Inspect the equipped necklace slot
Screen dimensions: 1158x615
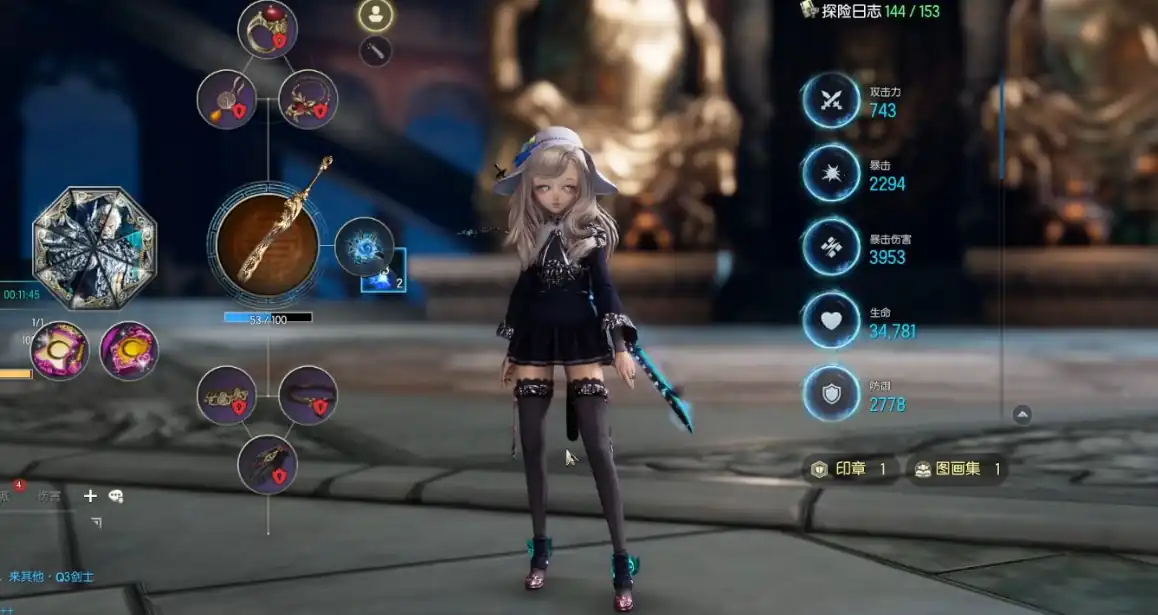coord(308,99)
